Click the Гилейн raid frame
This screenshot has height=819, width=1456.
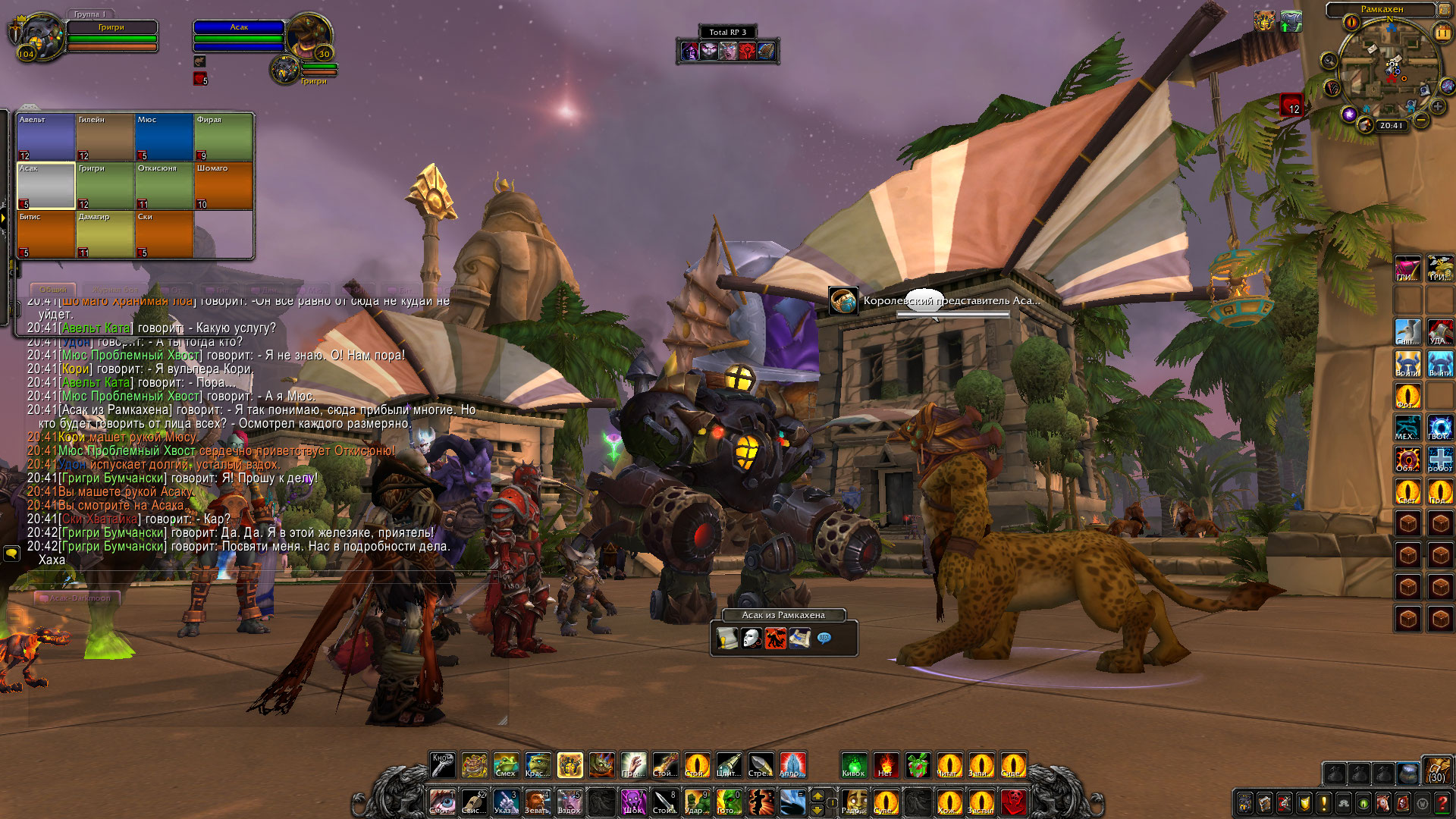(x=105, y=136)
